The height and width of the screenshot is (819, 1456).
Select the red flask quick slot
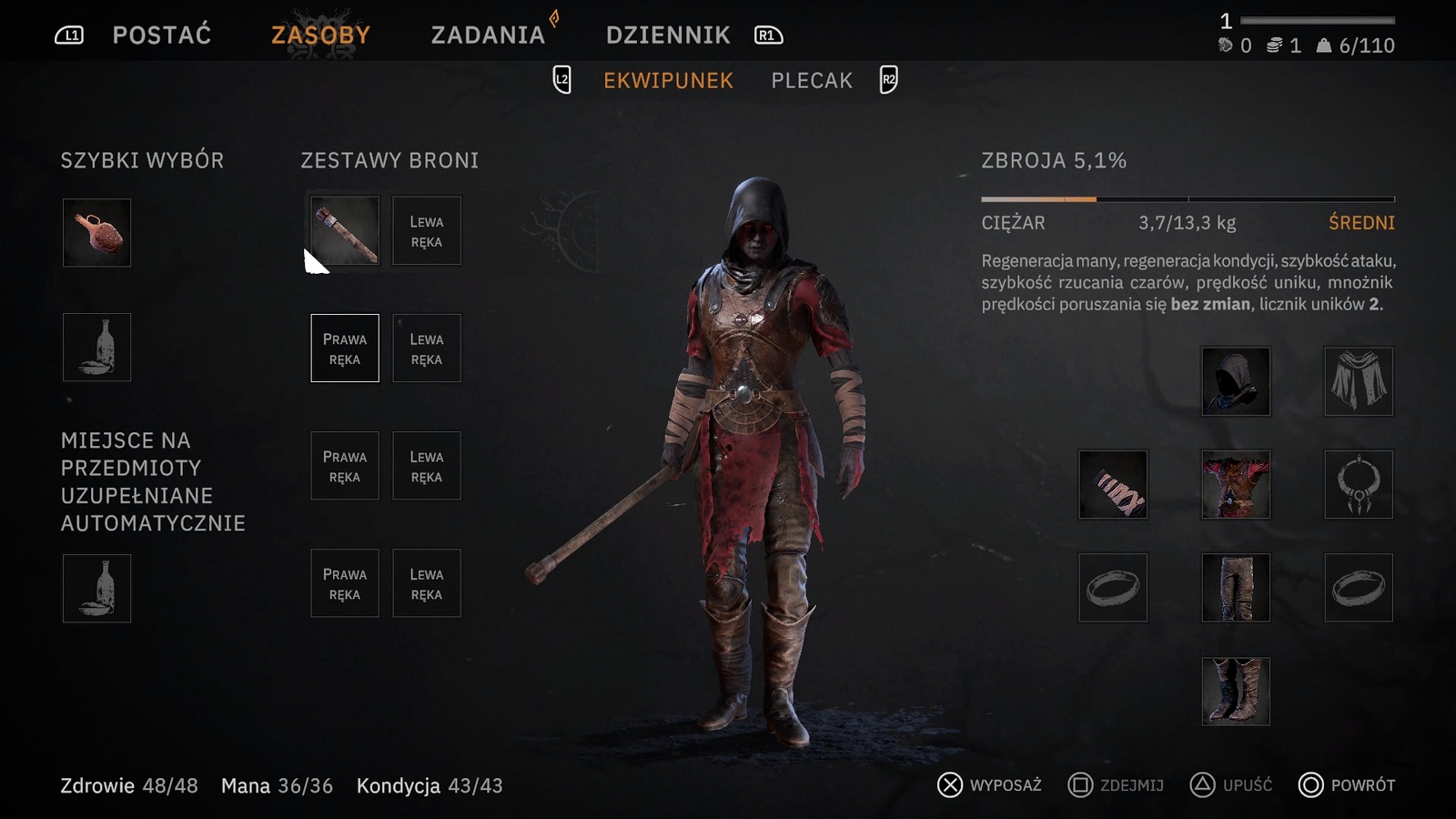tap(96, 233)
